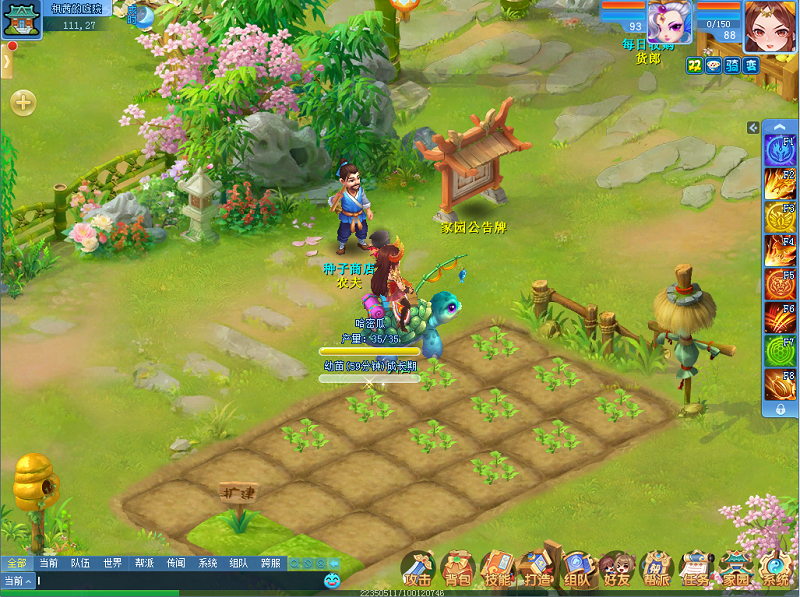Open the 帮派 guild menu
The height and width of the screenshot is (597, 800).
[657, 568]
